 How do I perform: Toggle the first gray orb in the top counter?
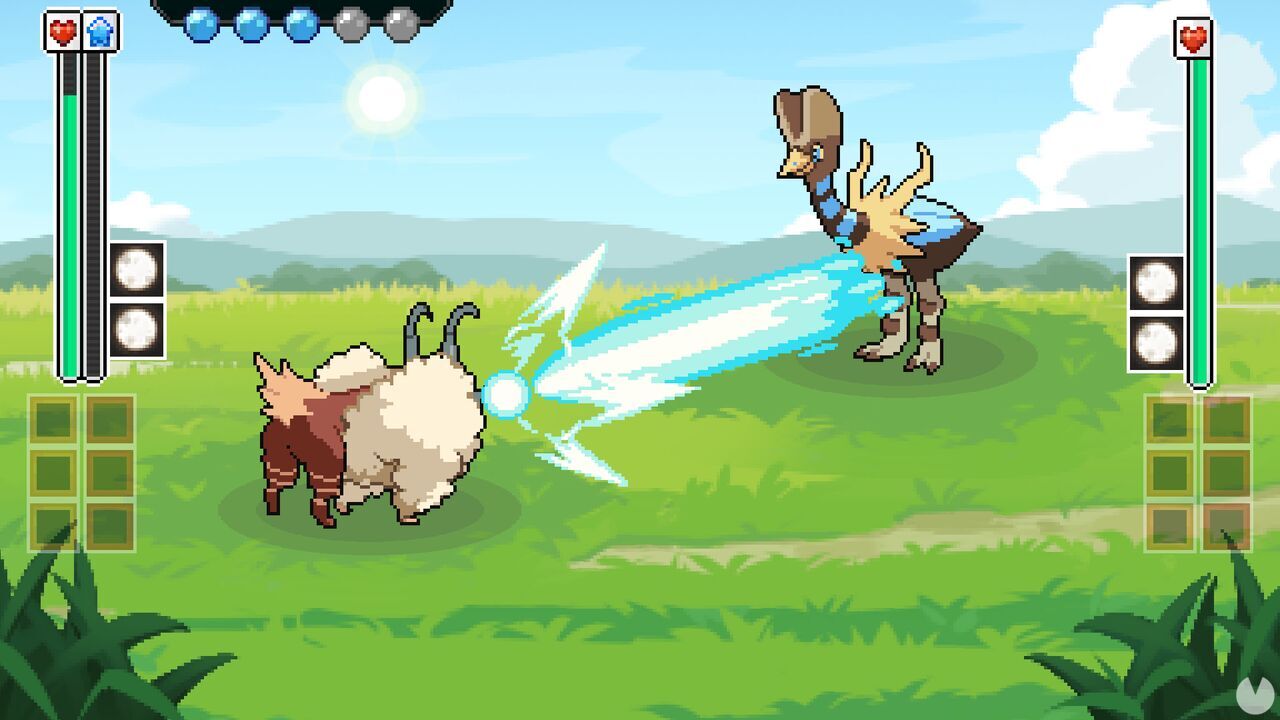click(351, 24)
